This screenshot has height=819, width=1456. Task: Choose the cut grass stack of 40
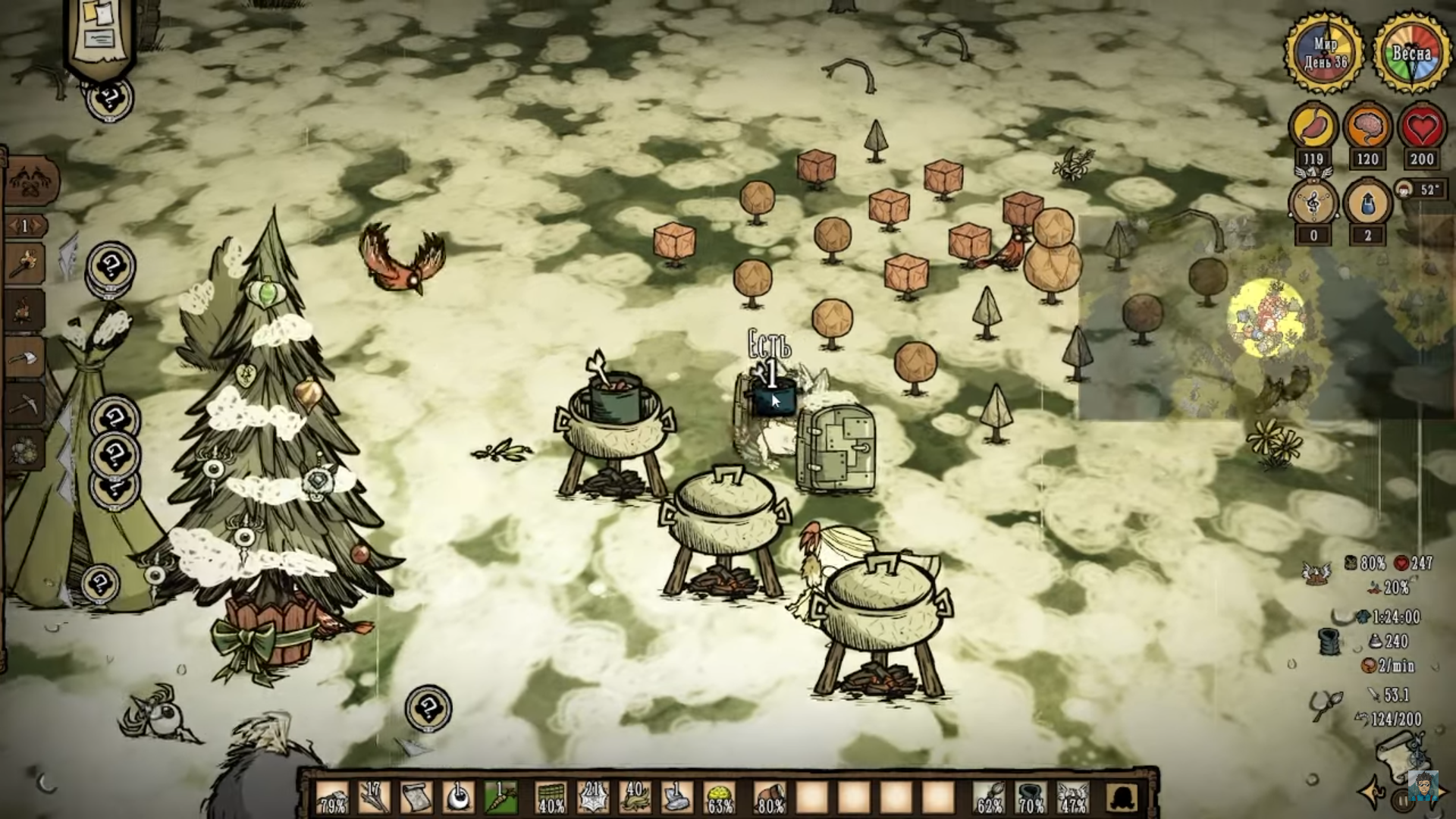click(635, 797)
